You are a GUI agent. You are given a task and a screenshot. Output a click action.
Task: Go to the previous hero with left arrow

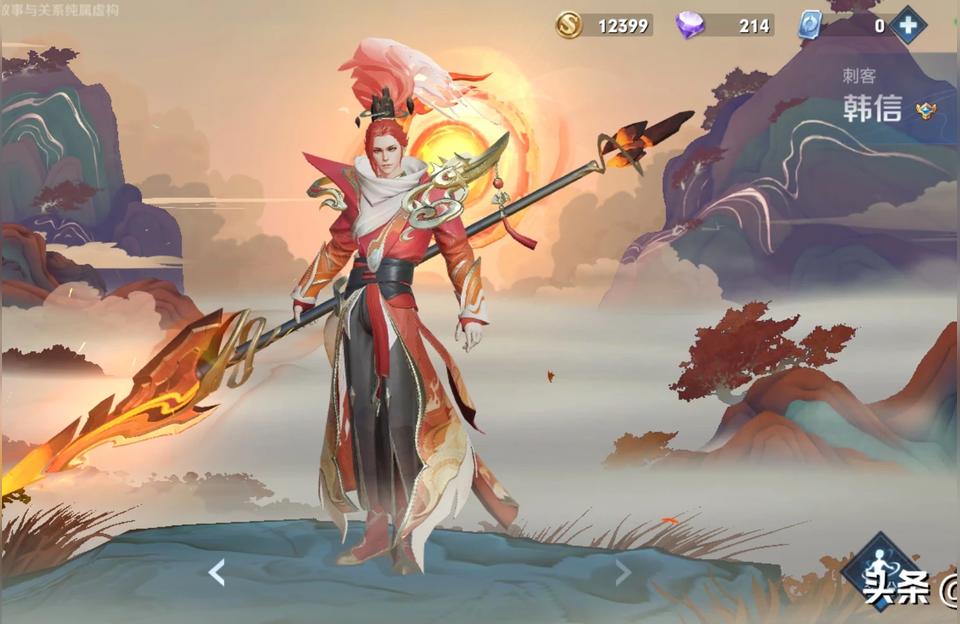pyautogui.click(x=216, y=572)
